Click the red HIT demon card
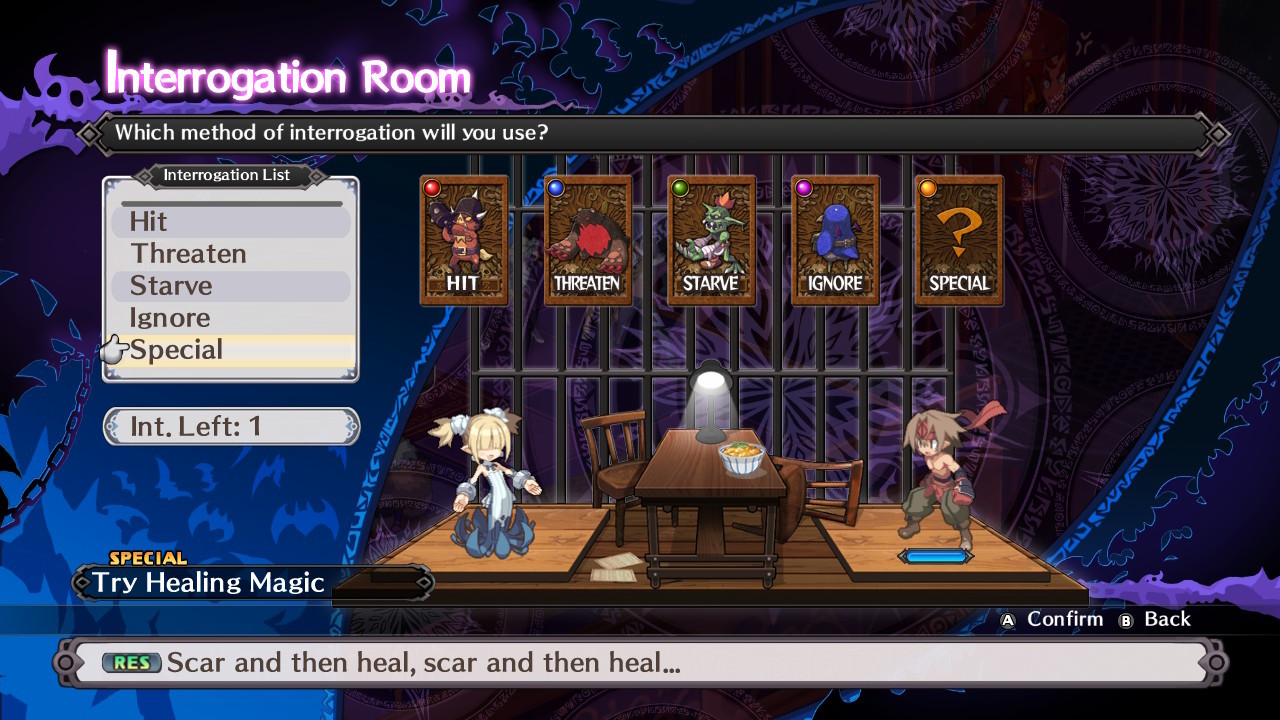 tap(464, 241)
